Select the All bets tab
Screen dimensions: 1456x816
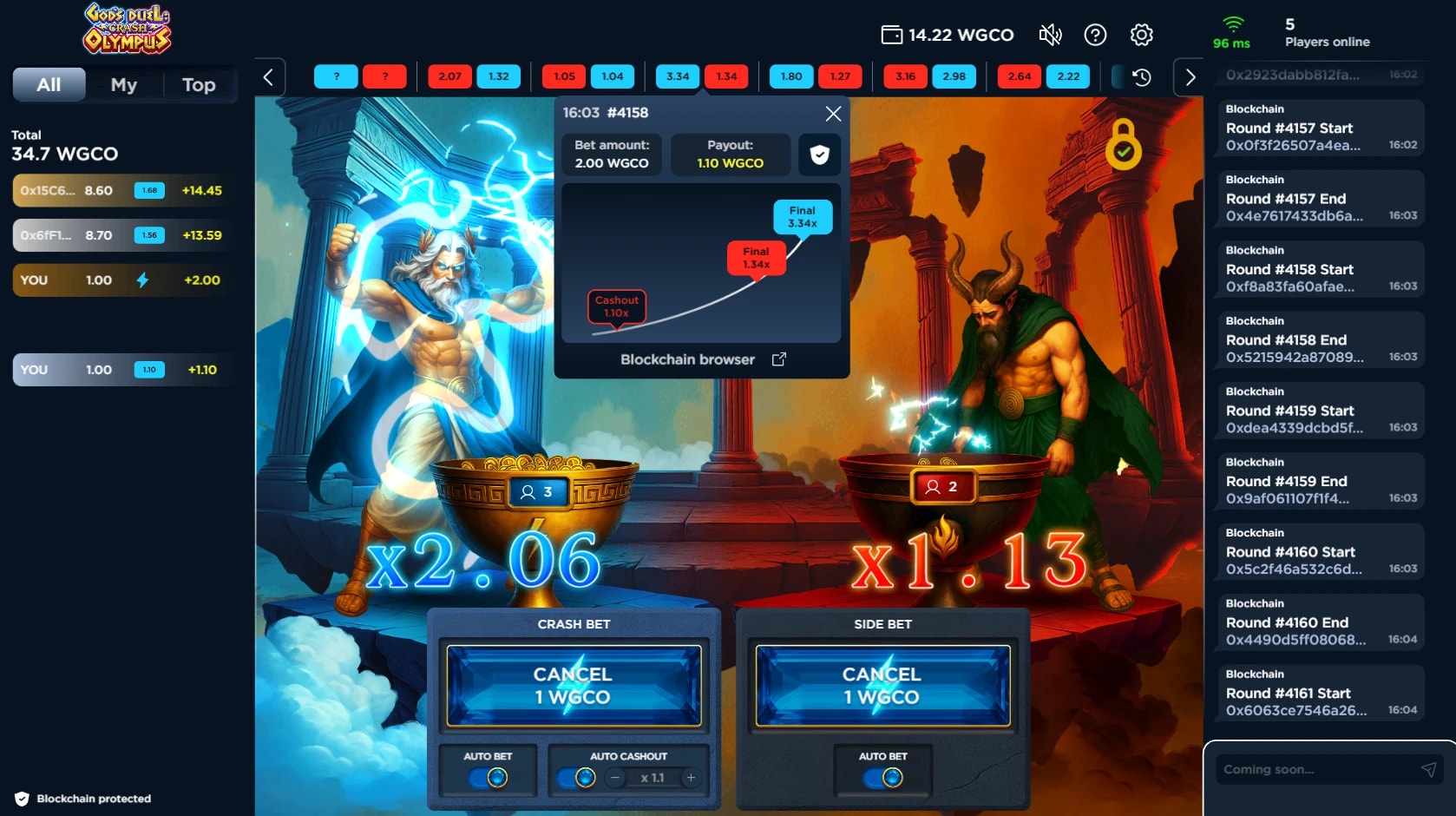(49, 85)
